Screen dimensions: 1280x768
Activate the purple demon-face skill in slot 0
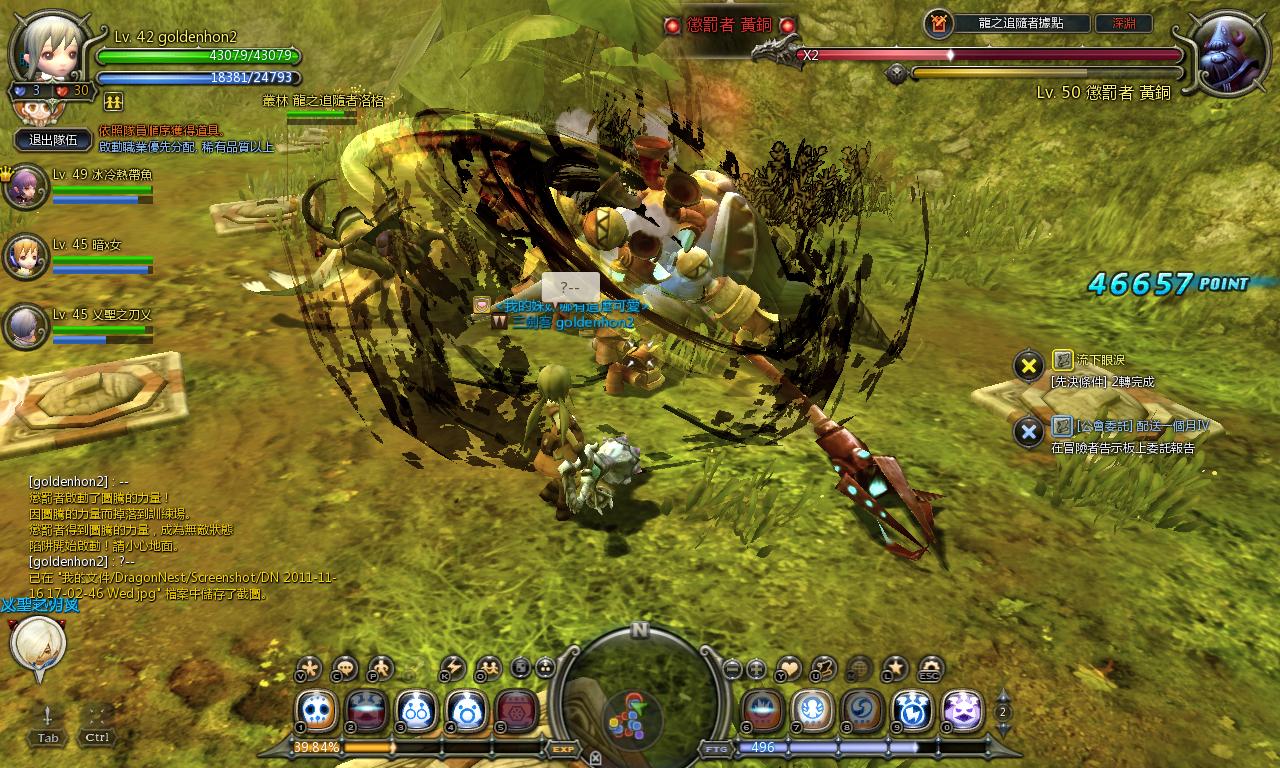point(962,711)
